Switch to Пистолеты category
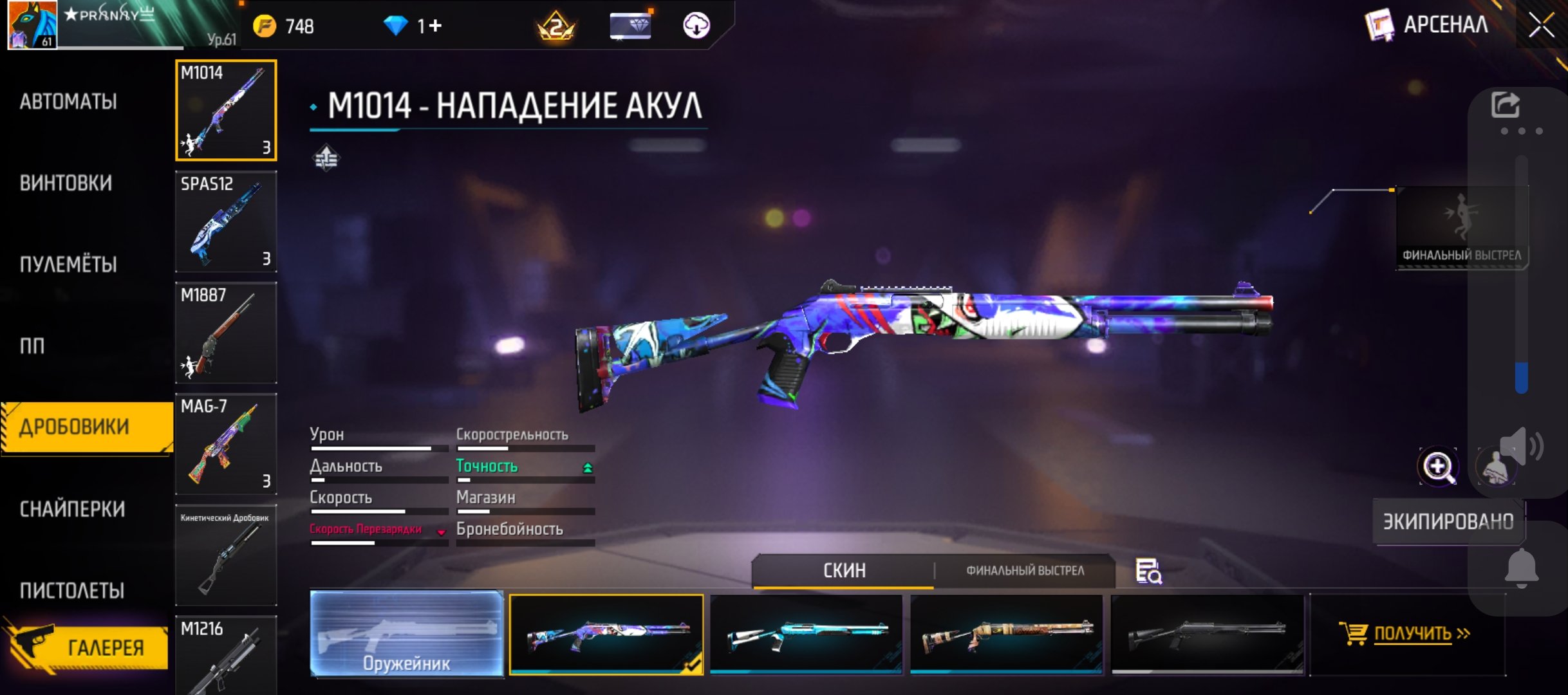The height and width of the screenshot is (695, 1568). pos(72,590)
